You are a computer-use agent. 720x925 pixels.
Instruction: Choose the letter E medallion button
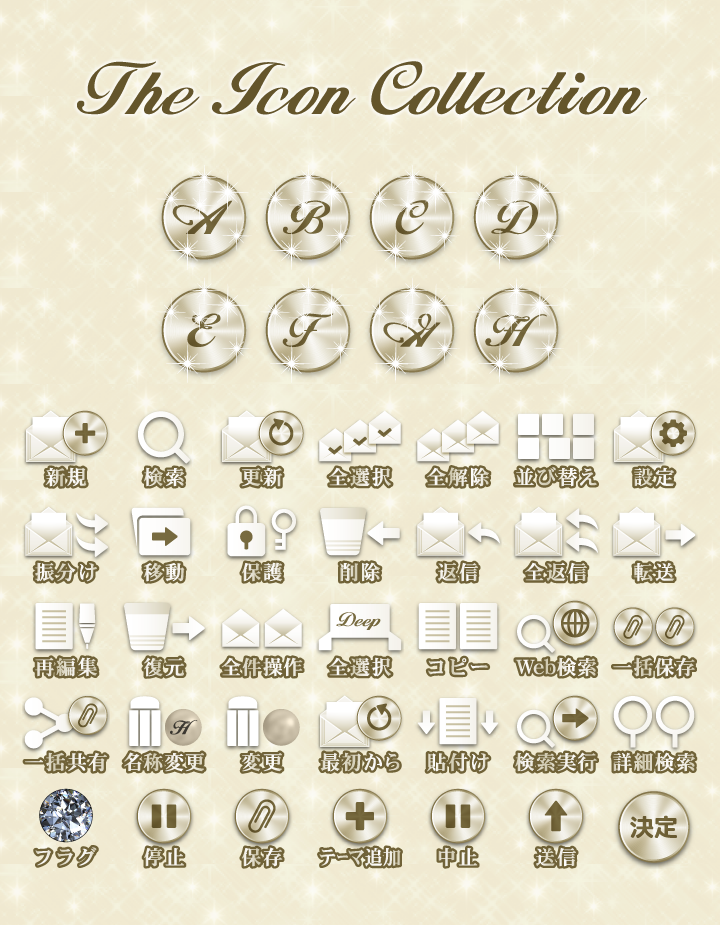pyautogui.click(x=204, y=331)
